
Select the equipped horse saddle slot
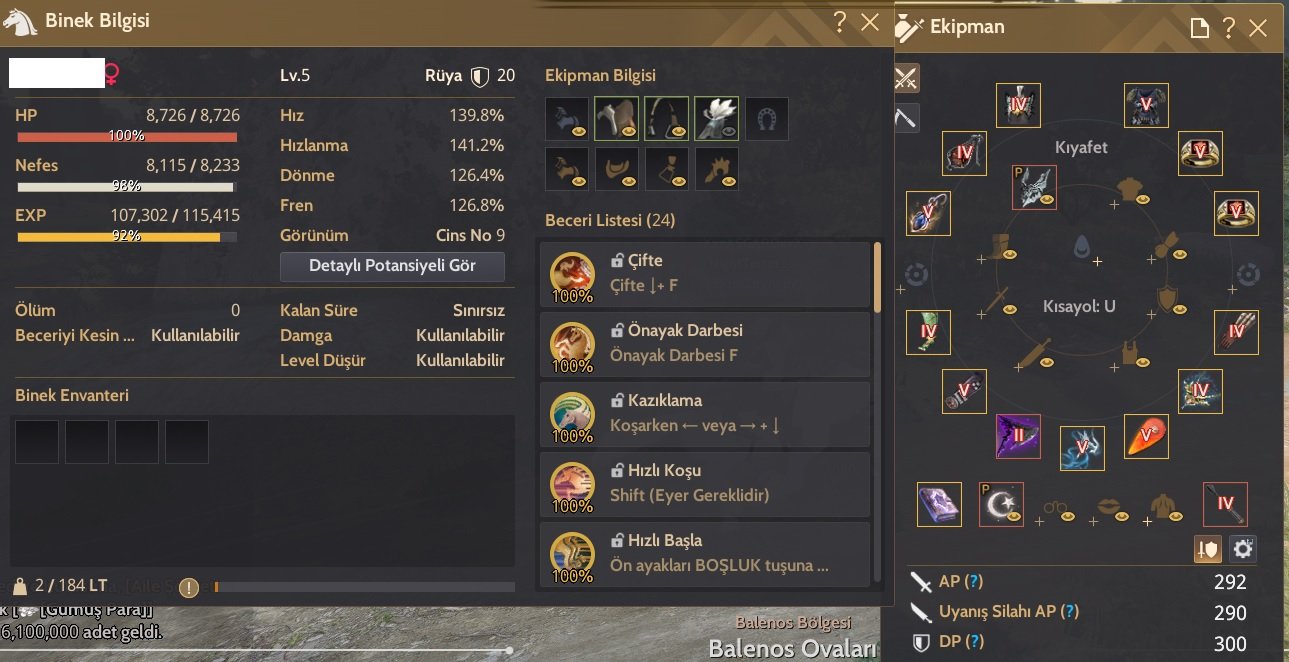point(616,118)
